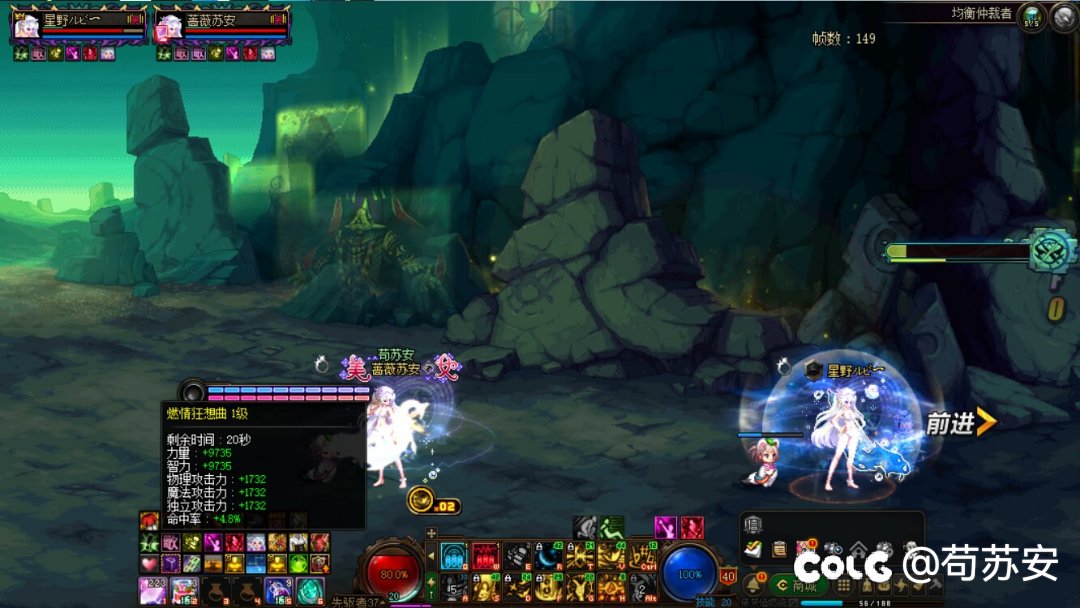Click the red heart buff icon
Screen dimensions: 1080x608
(x=149, y=564)
